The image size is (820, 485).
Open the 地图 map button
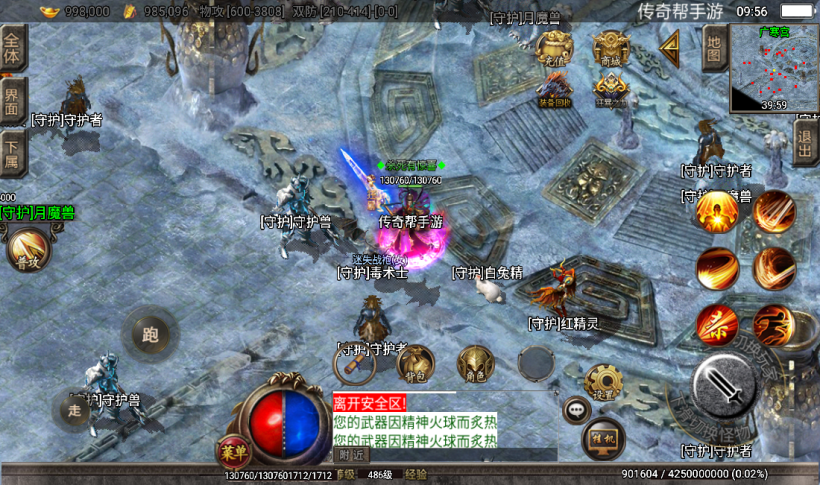tap(713, 48)
